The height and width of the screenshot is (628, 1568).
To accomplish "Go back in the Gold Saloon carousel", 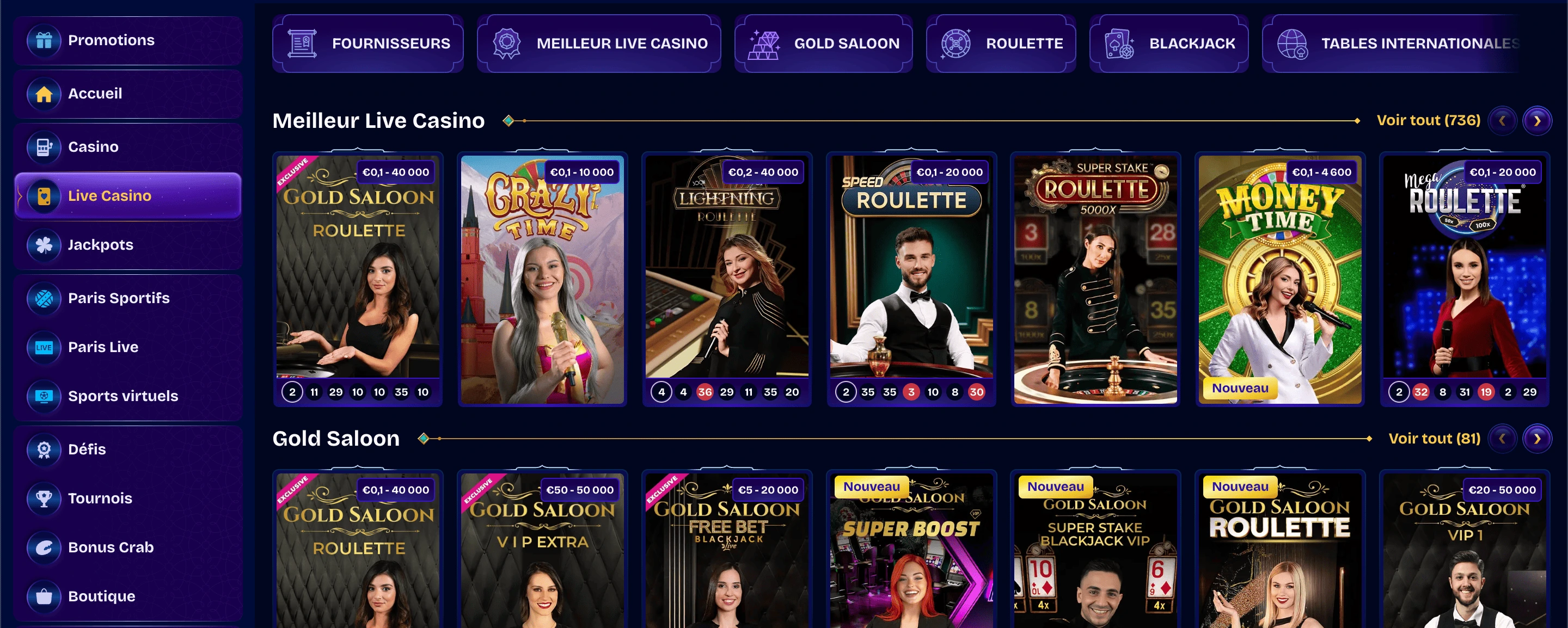I will click(x=1502, y=438).
